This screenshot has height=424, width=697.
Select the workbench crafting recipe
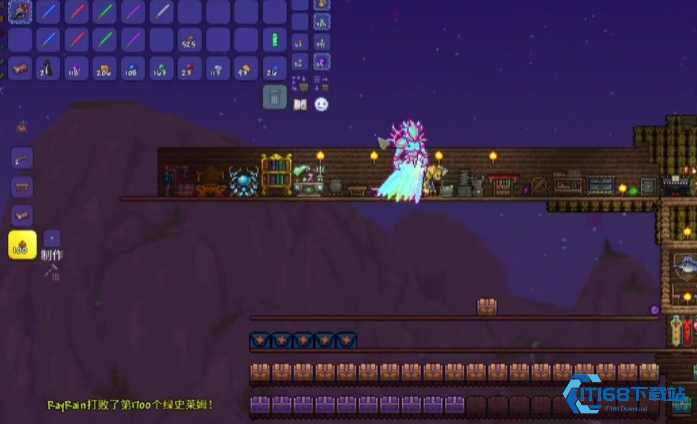click(22, 187)
